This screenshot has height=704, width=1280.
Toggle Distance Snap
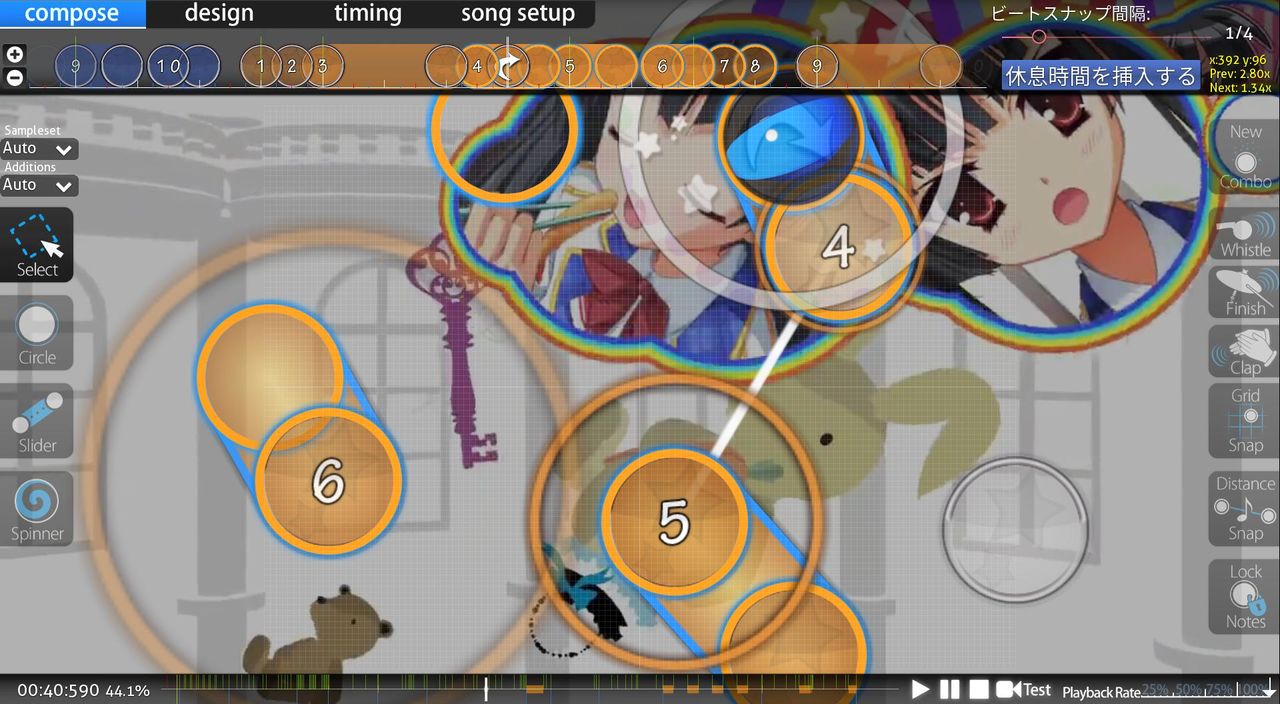[1245, 509]
